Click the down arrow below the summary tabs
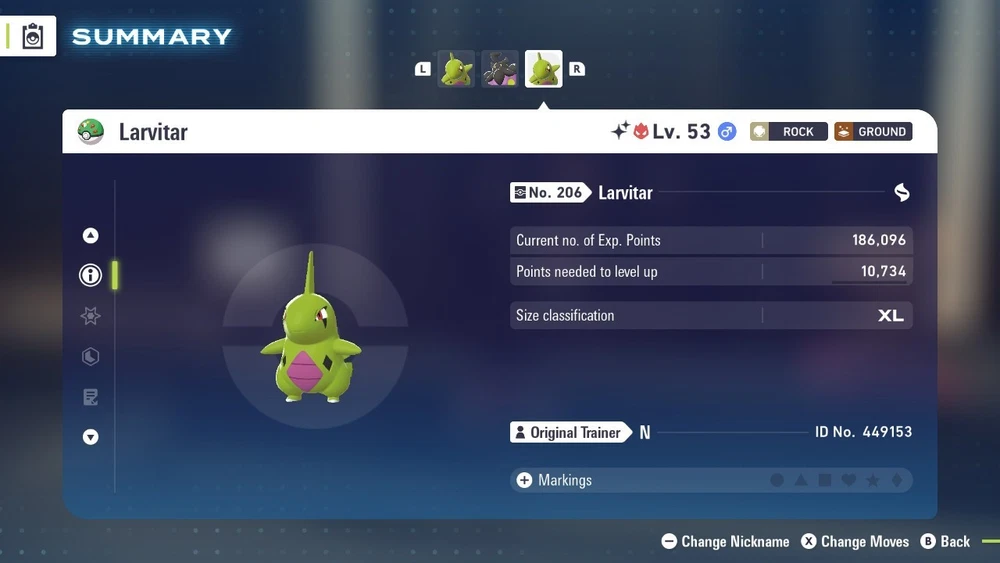The image size is (1000, 563). (x=91, y=437)
